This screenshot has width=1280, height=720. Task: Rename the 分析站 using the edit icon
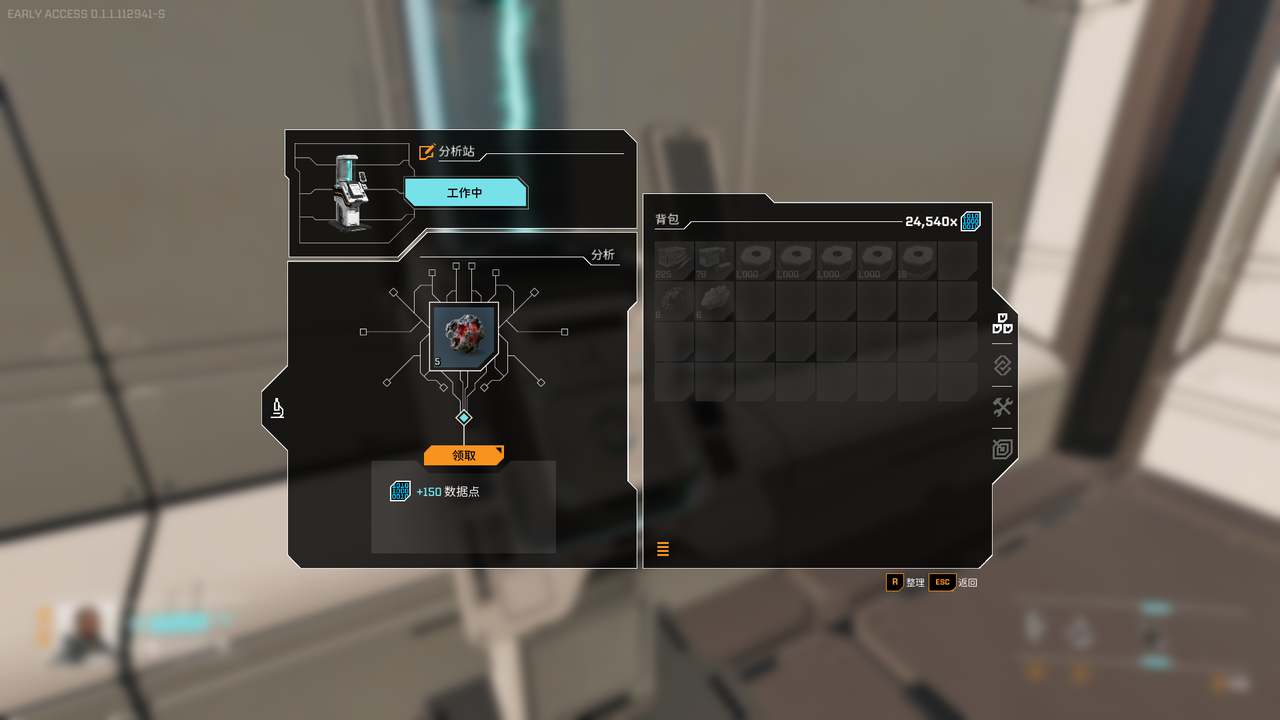click(x=427, y=152)
